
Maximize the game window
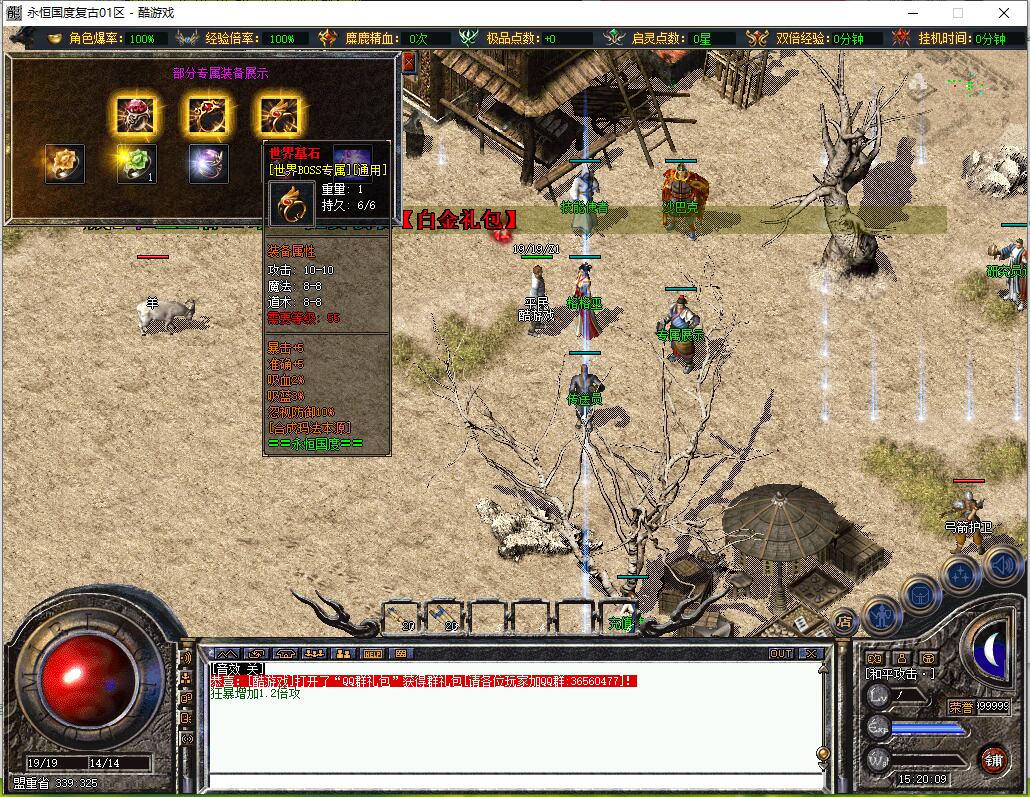click(x=957, y=13)
